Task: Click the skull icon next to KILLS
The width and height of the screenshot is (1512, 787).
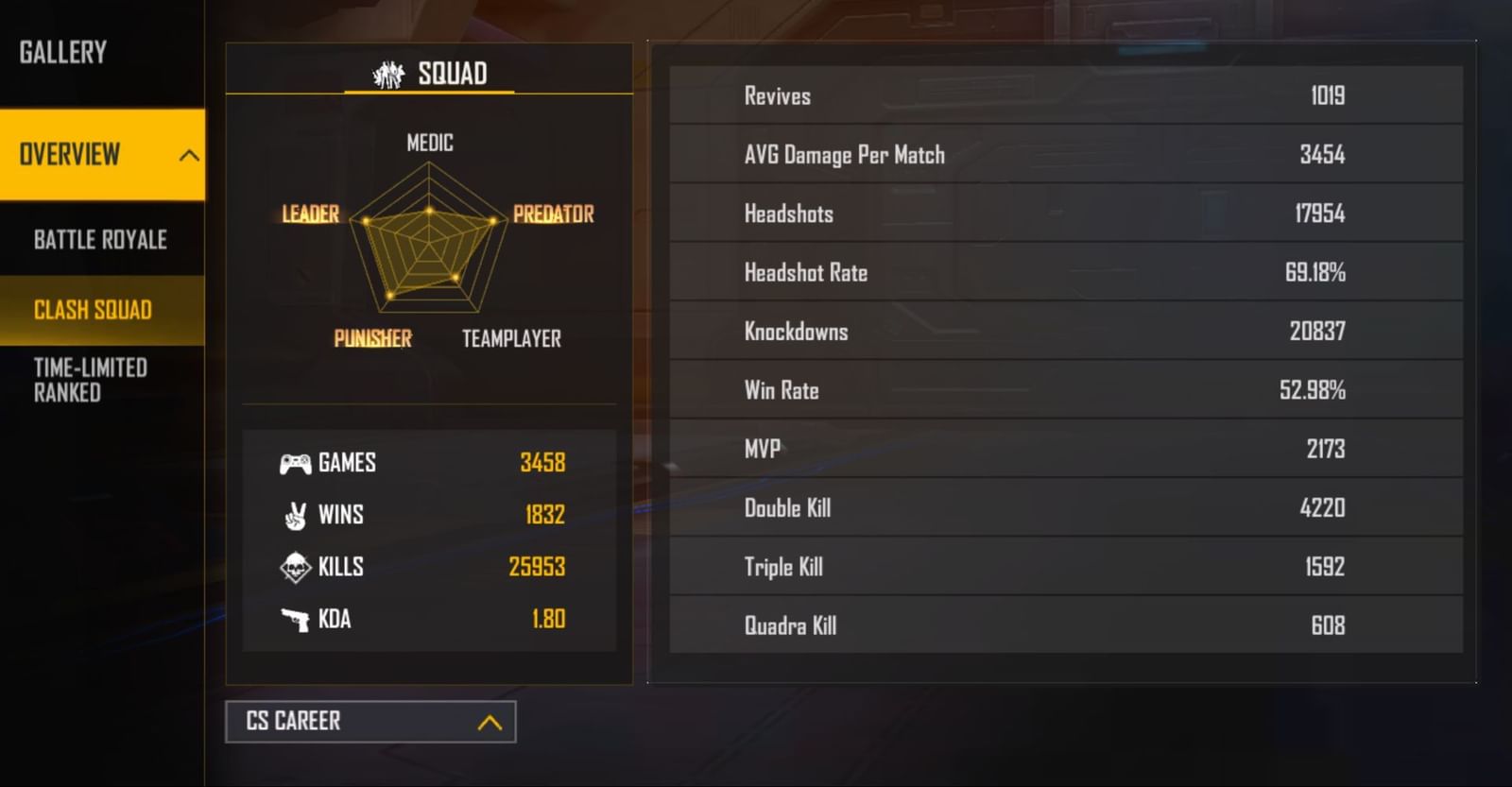Action: (296, 567)
